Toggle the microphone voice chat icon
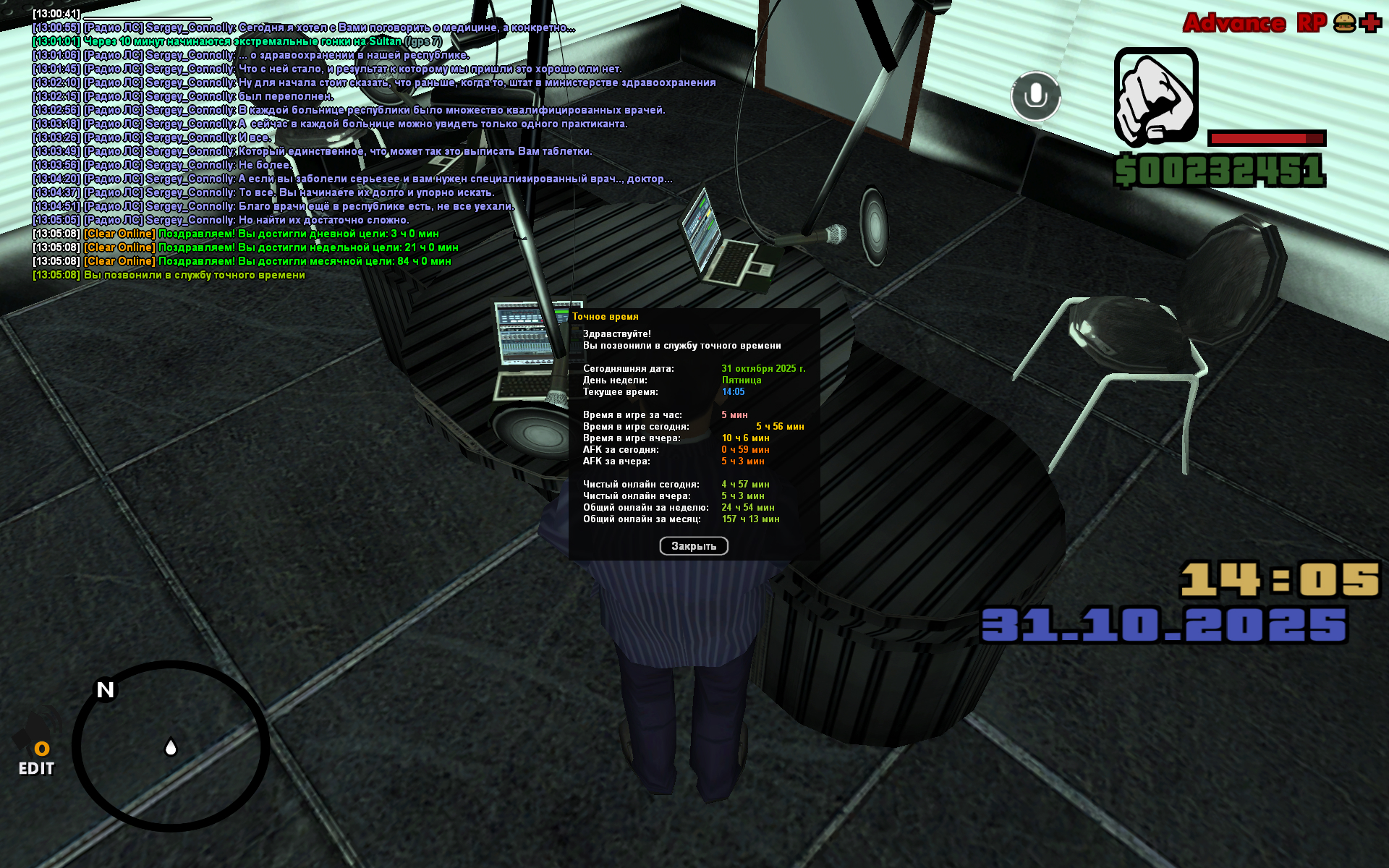 pyautogui.click(x=1035, y=96)
